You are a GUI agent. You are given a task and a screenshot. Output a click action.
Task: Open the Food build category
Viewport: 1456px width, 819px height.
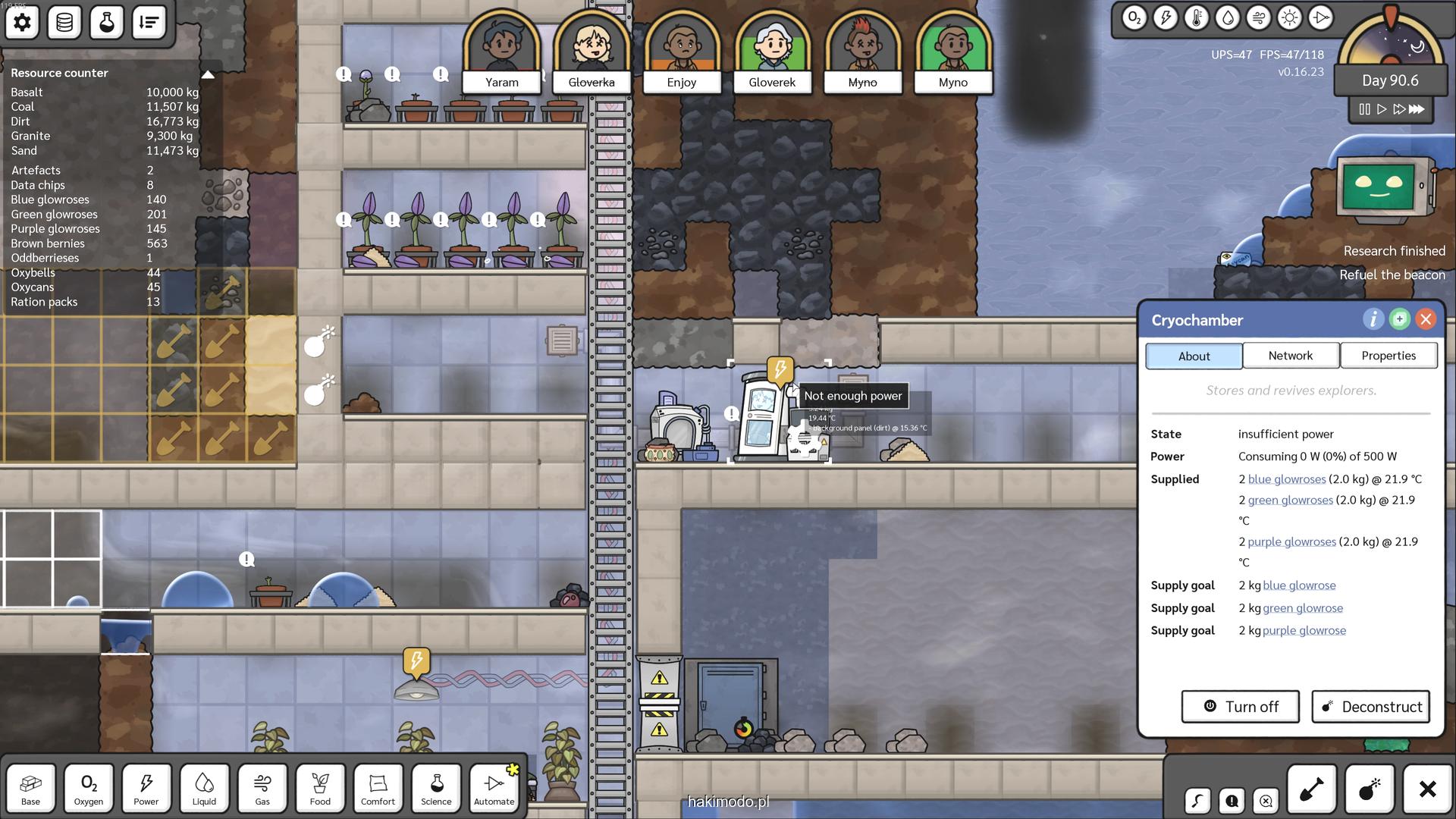click(320, 789)
